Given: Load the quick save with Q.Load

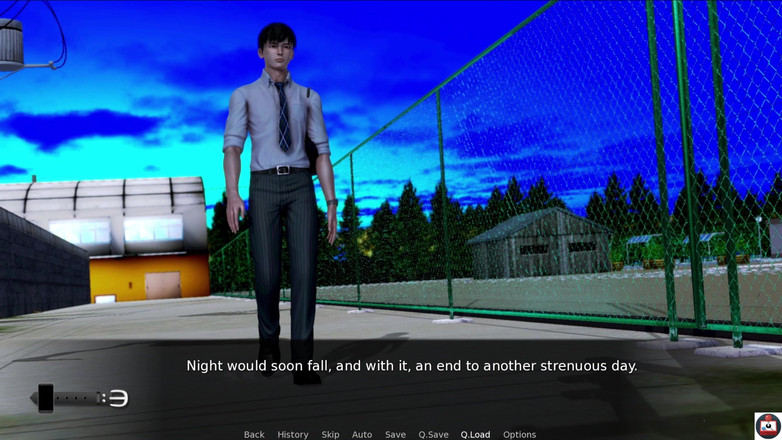Looking at the screenshot, I should 475,434.
